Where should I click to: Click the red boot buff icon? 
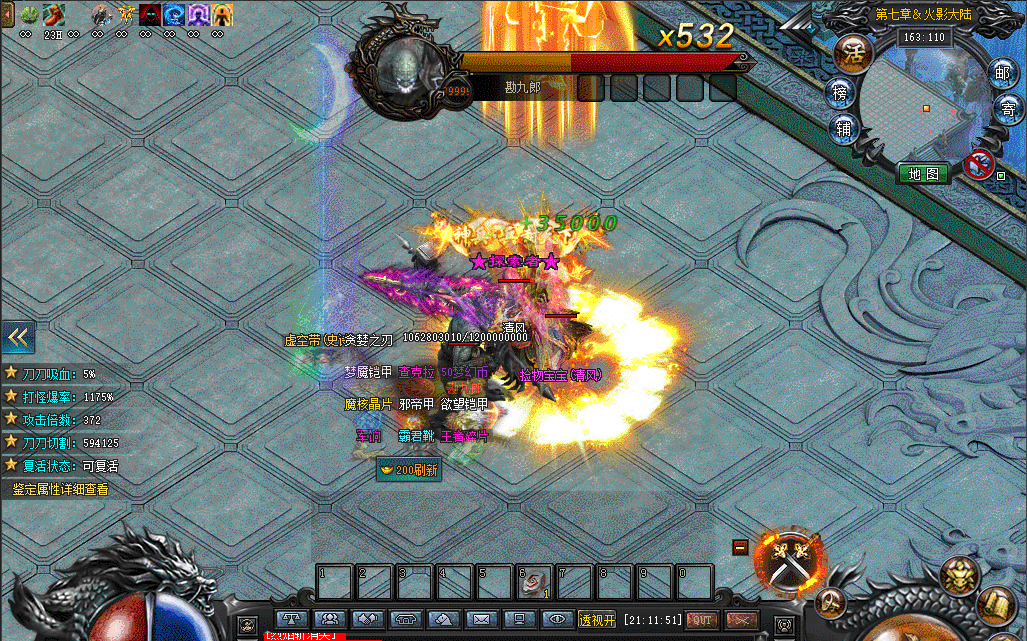(x=53, y=14)
